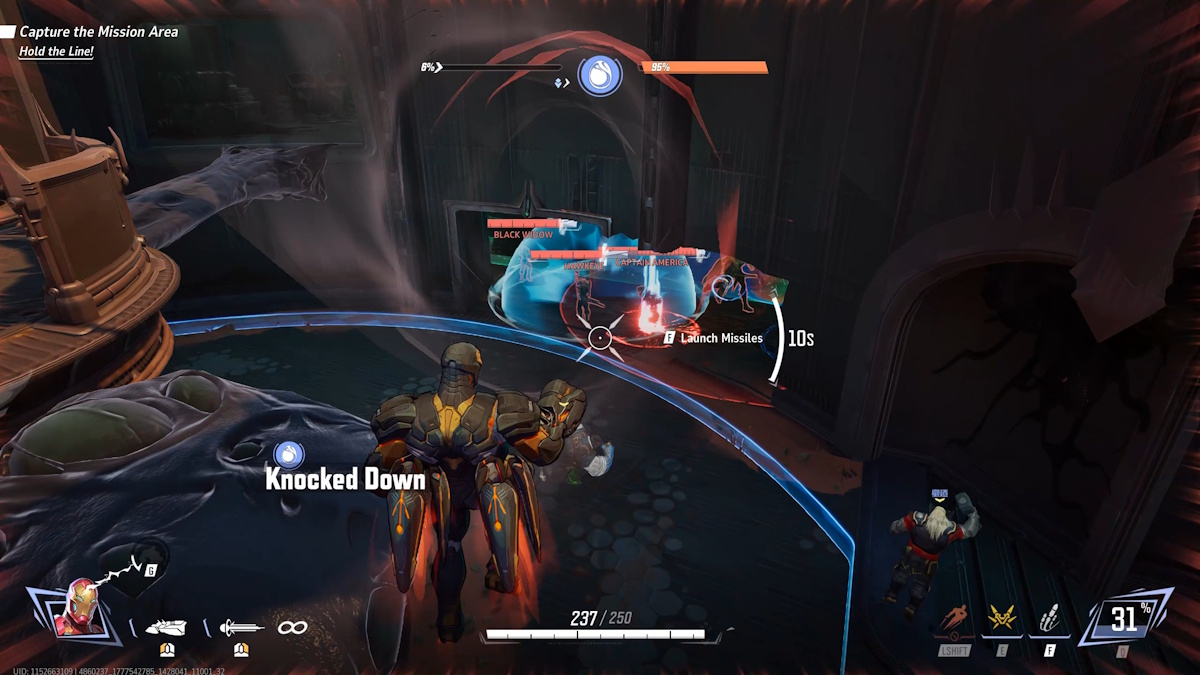
Task: Click the Knocked Down status icon
Action: click(x=289, y=455)
